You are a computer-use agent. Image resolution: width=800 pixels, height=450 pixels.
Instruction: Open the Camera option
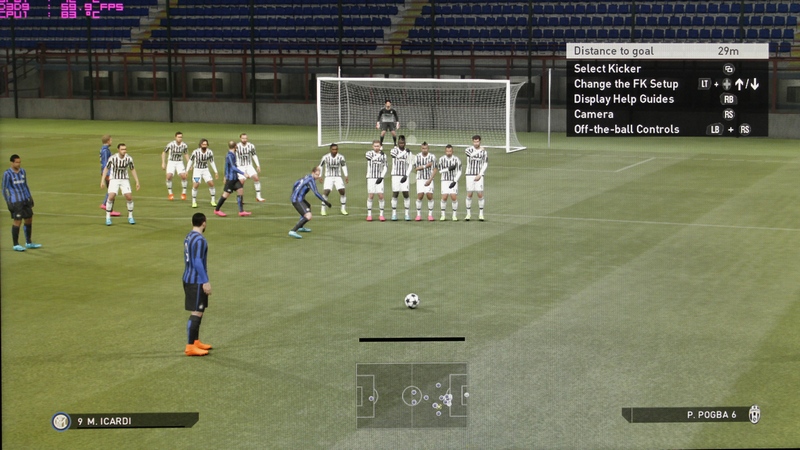594,114
